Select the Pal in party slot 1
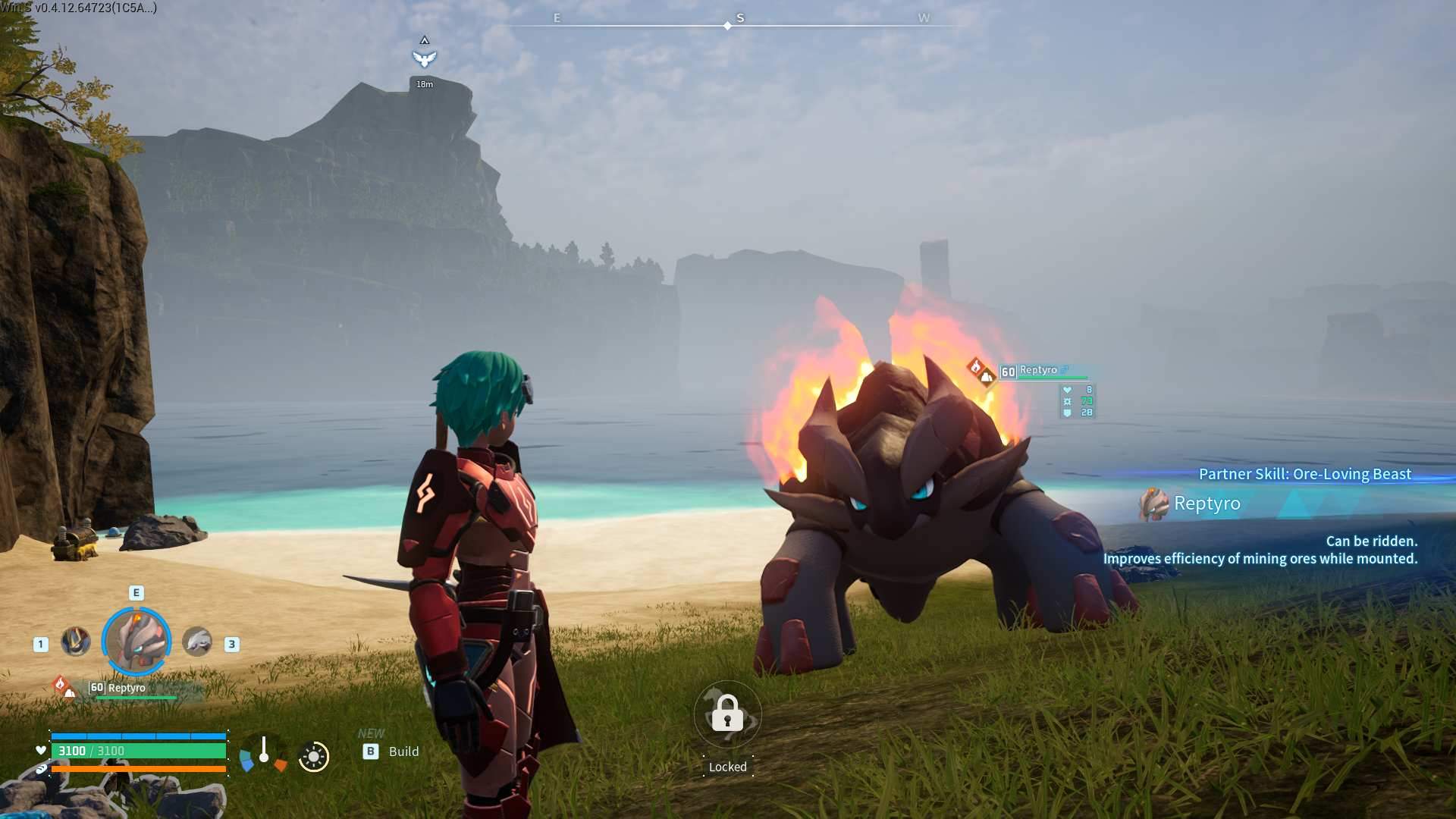 (x=76, y=642)
